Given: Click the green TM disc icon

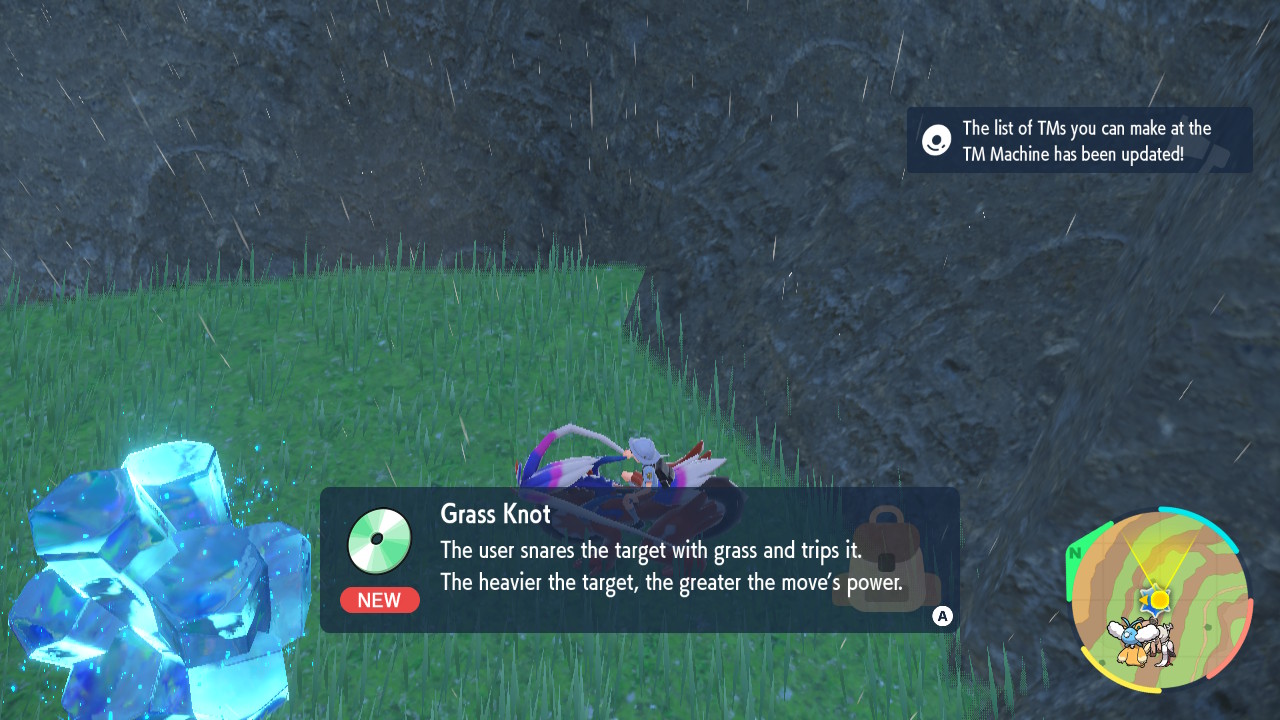Looking at the screenshot, I should [380, 540].
